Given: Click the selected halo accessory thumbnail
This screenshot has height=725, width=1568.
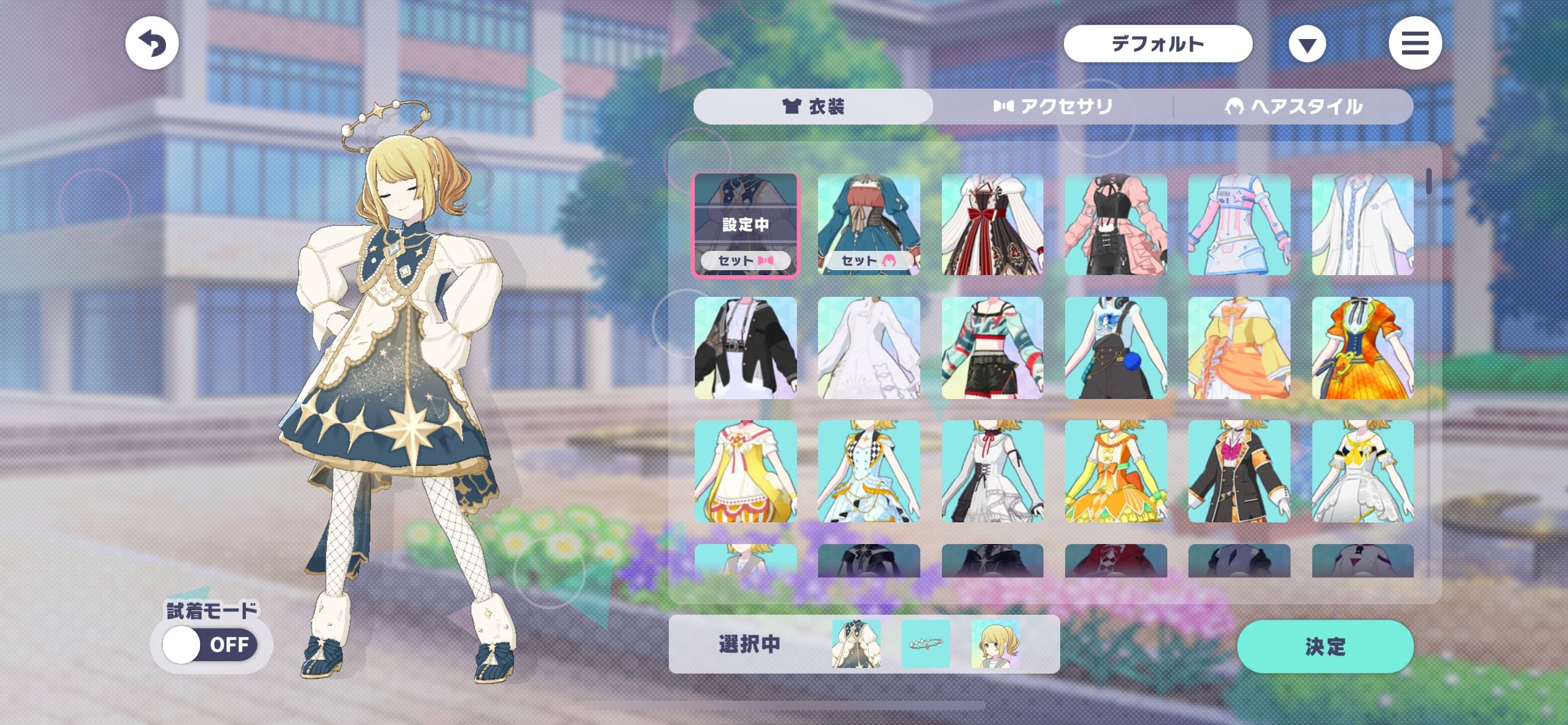Looking at the screenshot, I should tap(925, 644).
